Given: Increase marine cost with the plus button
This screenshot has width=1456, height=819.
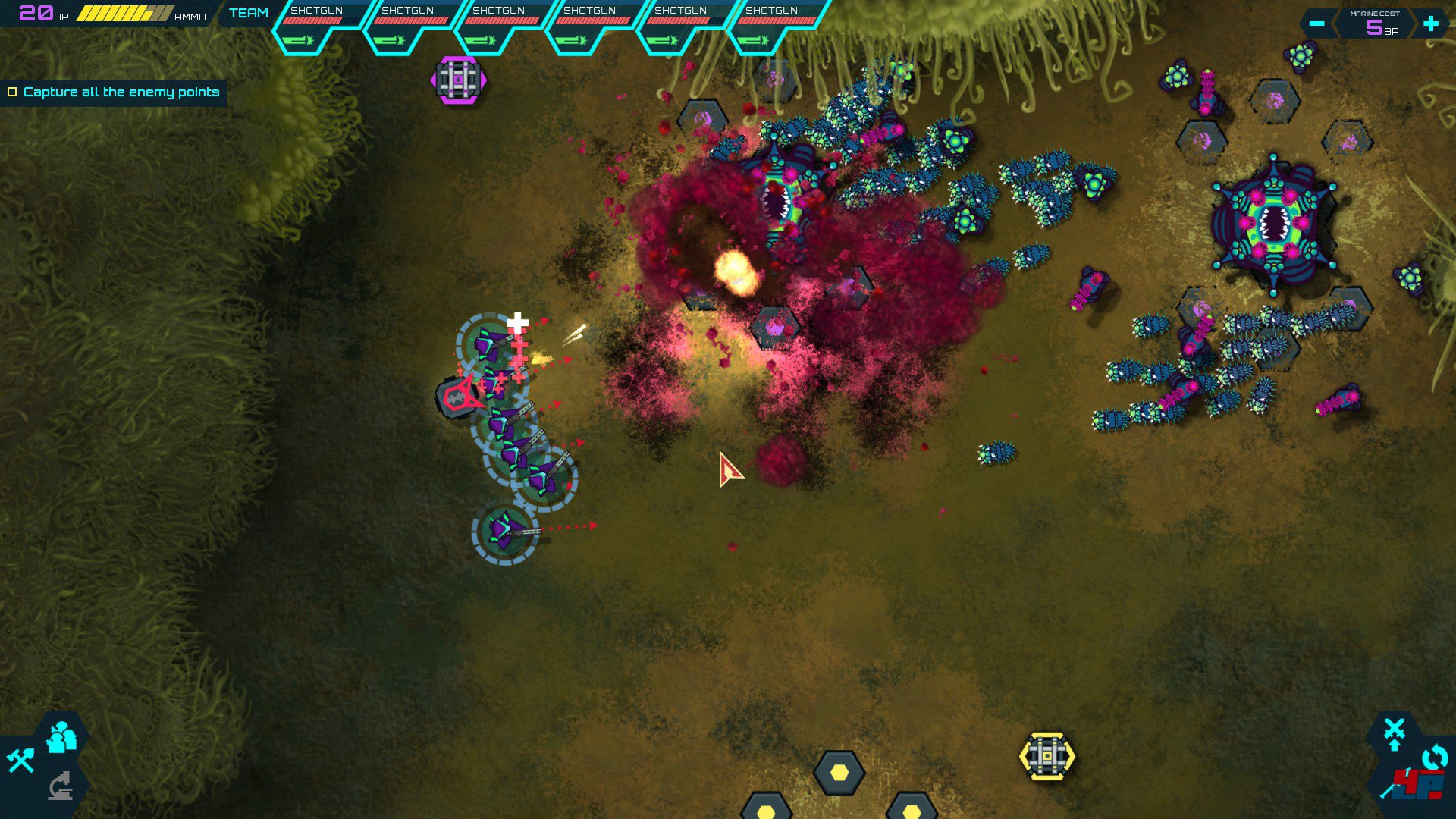Looking at the screenshot, I should click(x=1430, y=24).
